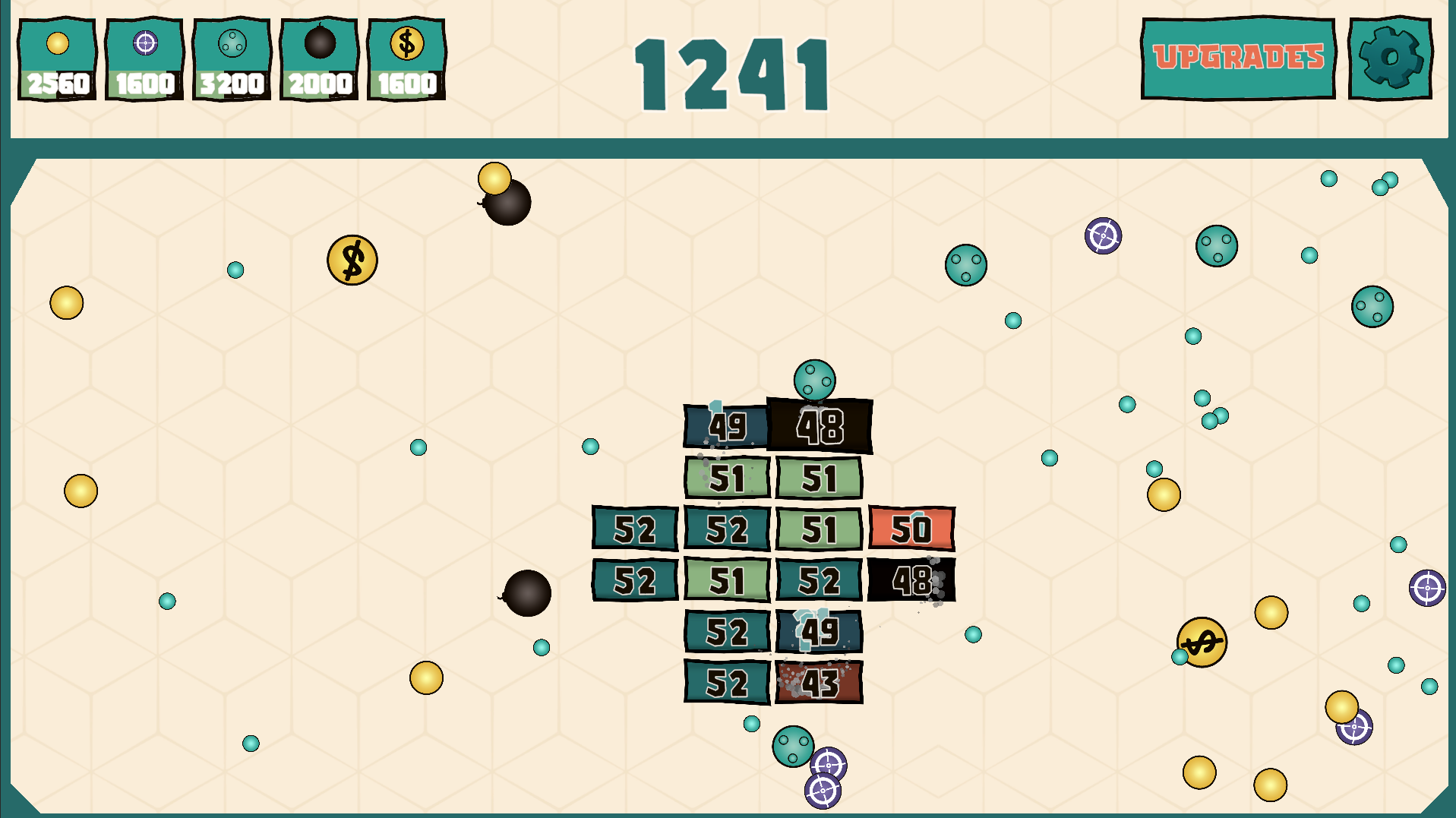Open the settings gear menu

(x=1390, y=55)
